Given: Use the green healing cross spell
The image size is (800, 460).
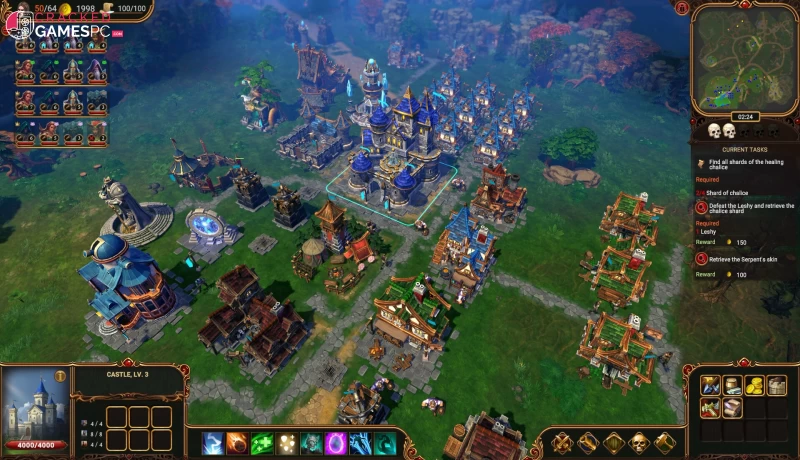Looking at the screenshot, I should 262,442.
